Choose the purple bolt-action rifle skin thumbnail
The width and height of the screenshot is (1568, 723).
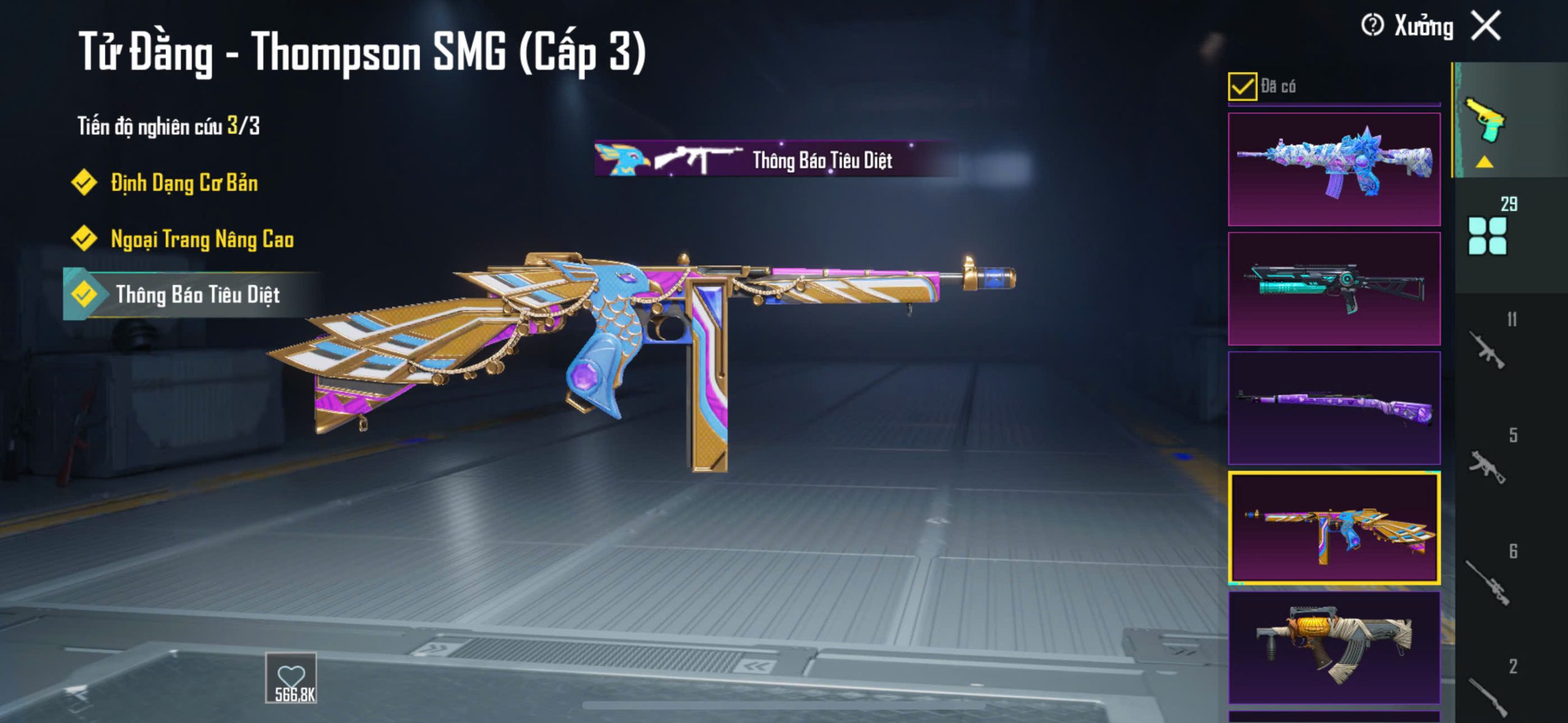point(1334,408)
